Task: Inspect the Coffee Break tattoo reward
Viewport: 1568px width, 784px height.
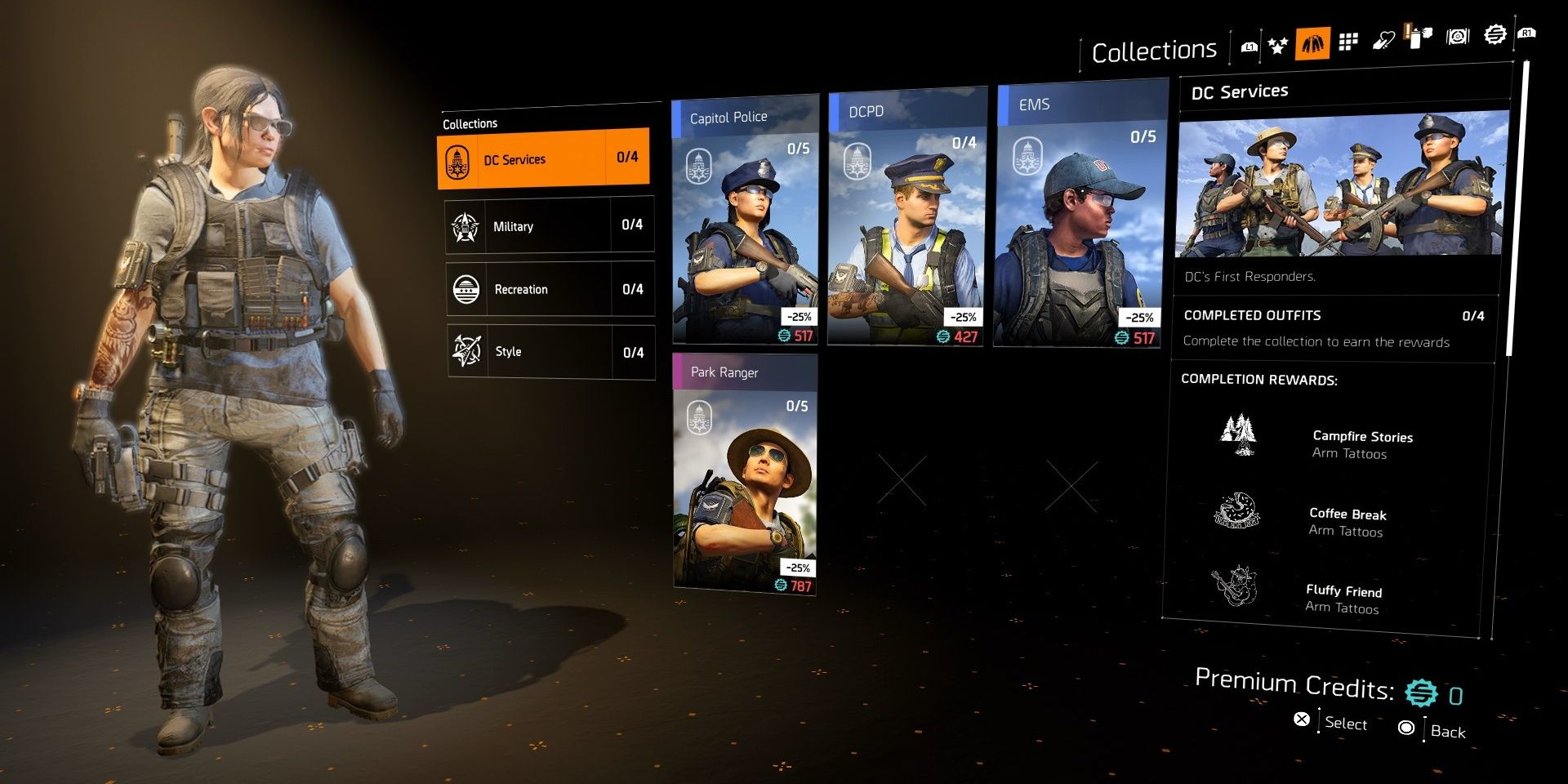Action: 1323,520
